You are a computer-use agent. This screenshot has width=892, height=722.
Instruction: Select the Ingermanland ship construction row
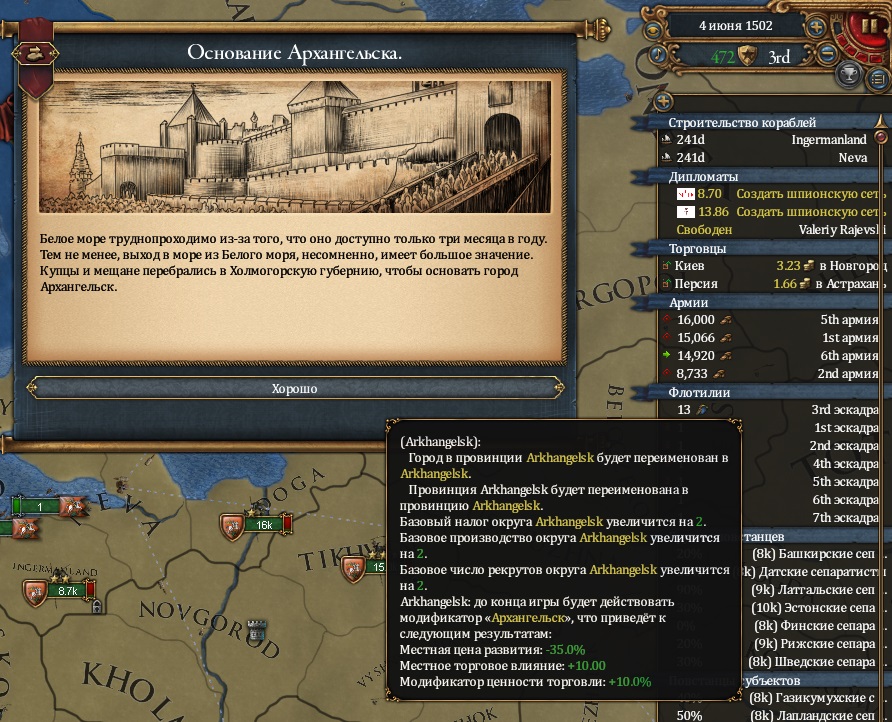pyautogui.click(x=770, y=140)
